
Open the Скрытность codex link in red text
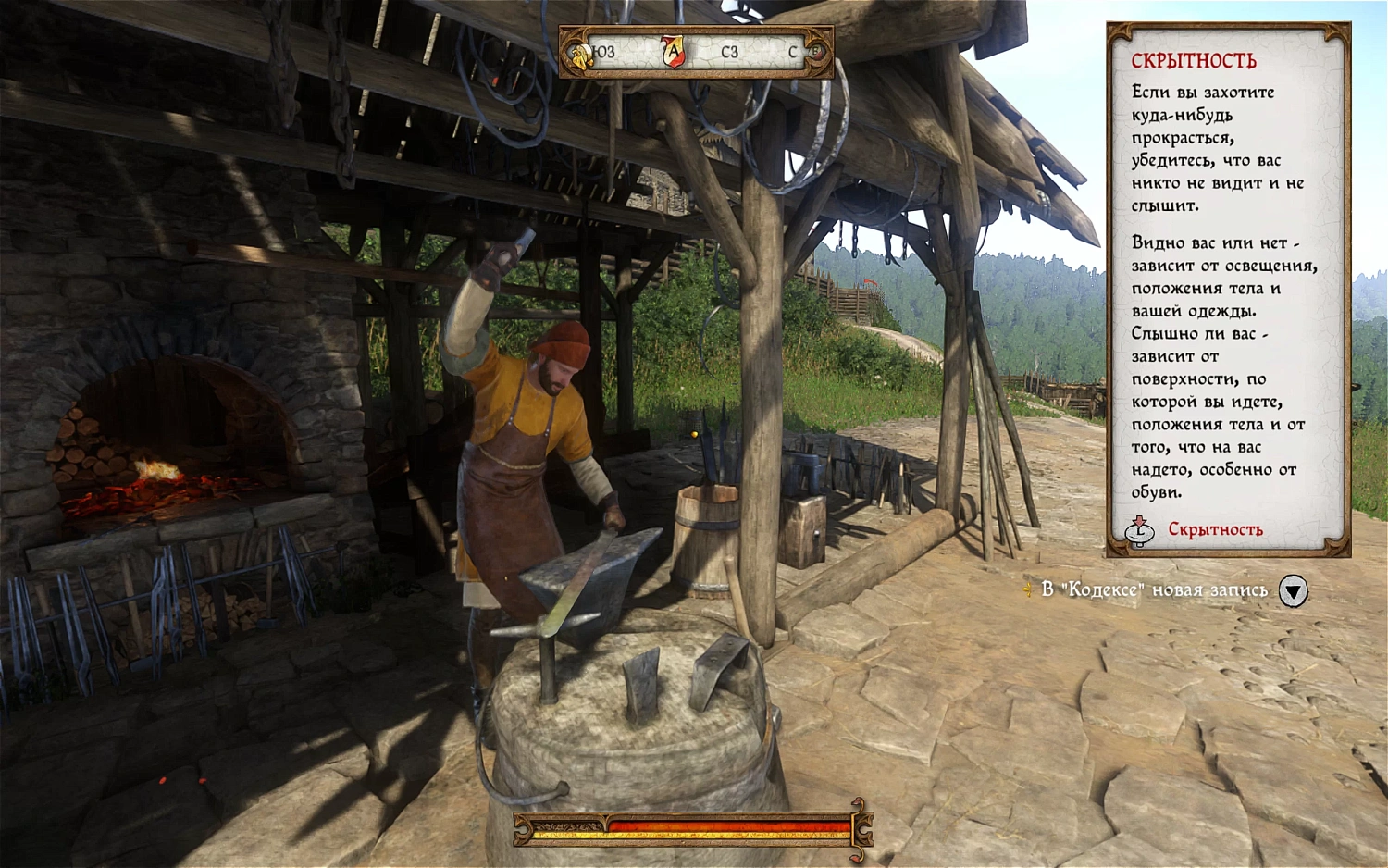pyautogui.click(x=1216, y=530)
